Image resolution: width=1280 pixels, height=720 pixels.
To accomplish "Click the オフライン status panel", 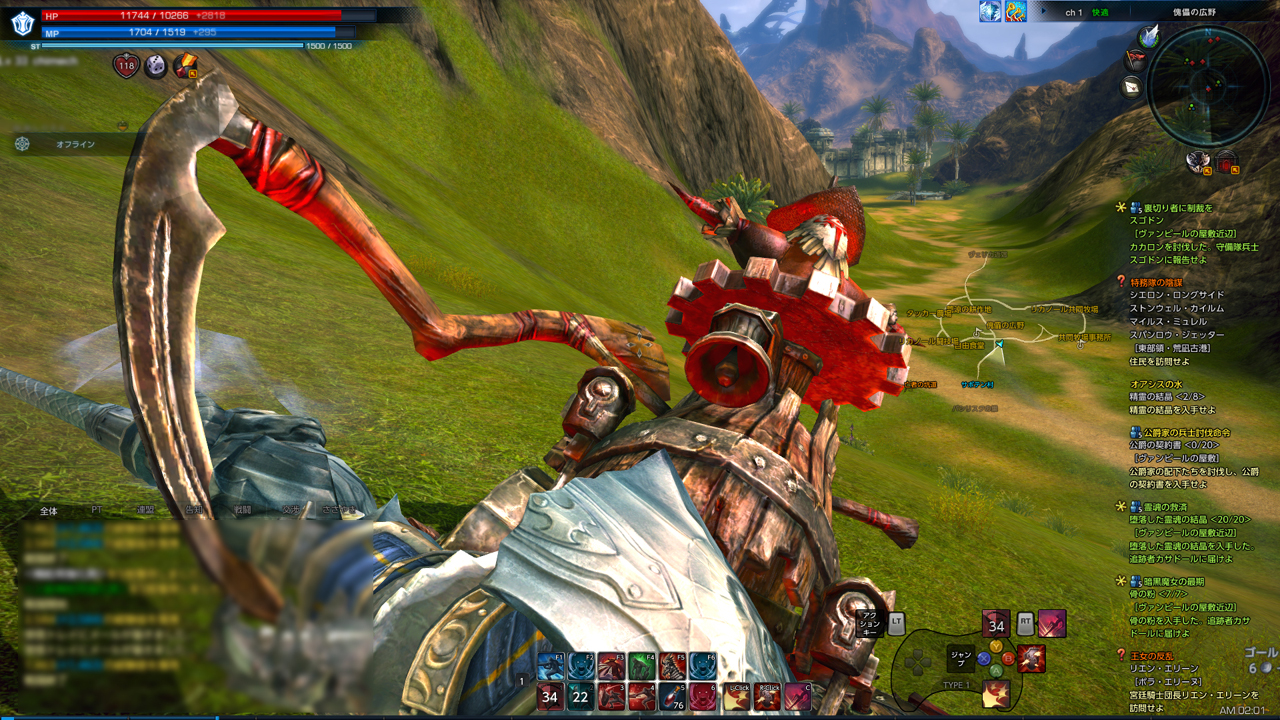I will [75, 144].
